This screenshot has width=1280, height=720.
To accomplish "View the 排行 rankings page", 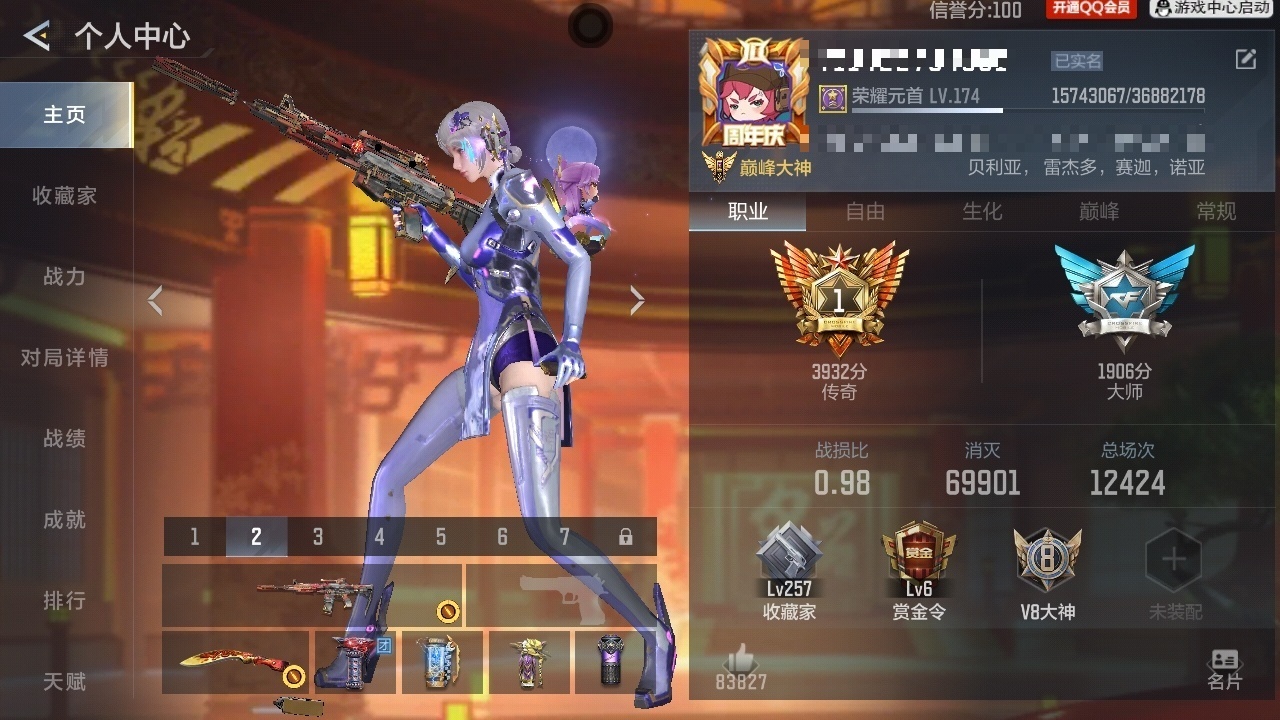I will (x=65, y=601).
